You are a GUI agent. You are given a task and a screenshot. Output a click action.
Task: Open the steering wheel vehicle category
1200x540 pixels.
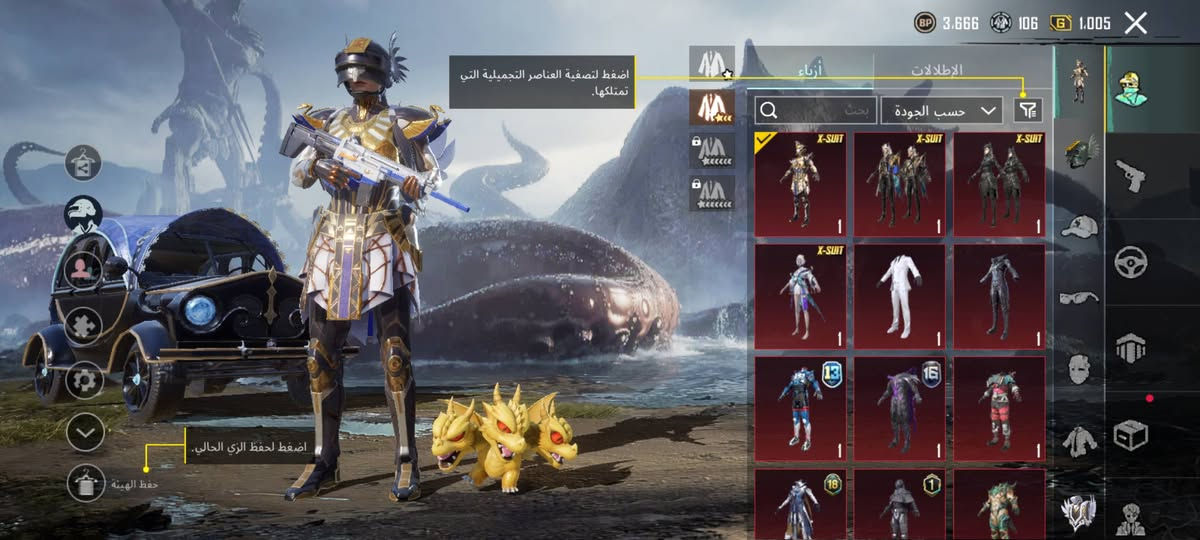tap(1130, 262)
